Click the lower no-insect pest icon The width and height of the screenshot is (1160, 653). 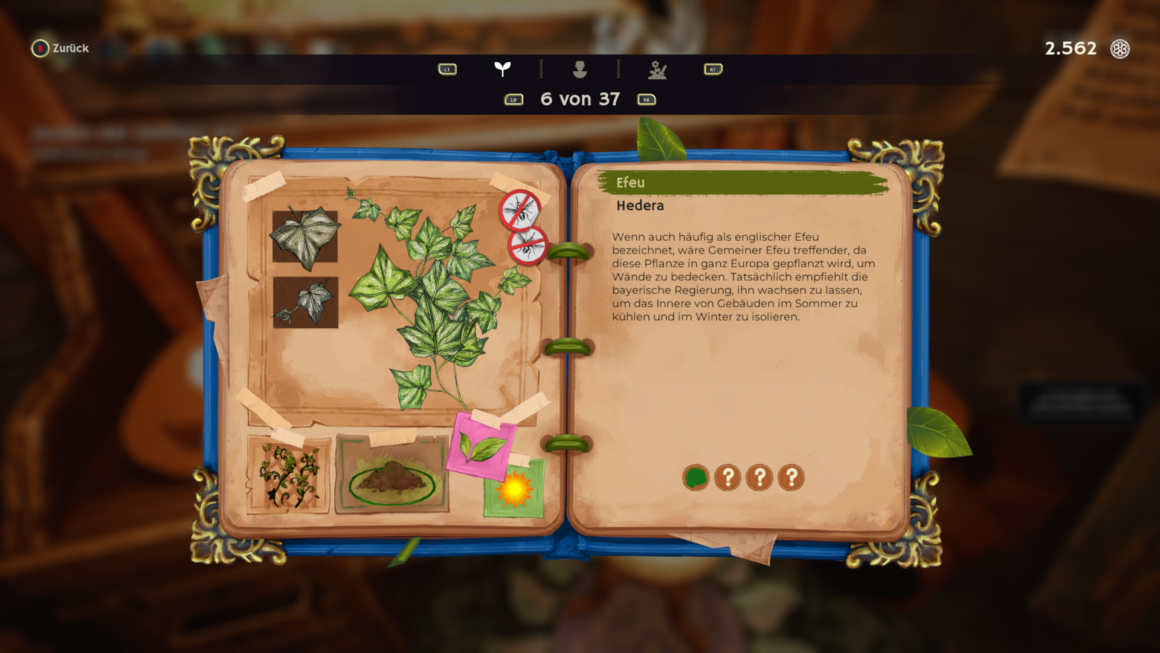click(528, 245)
